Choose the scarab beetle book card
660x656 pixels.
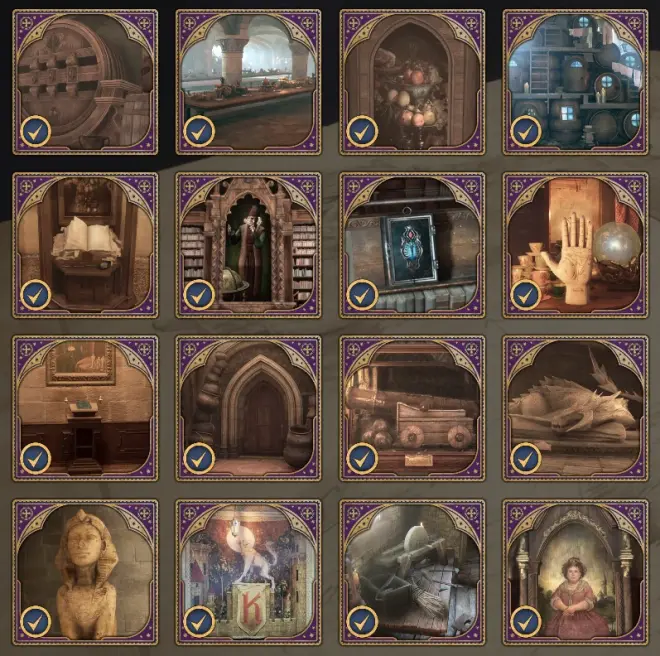412,245
